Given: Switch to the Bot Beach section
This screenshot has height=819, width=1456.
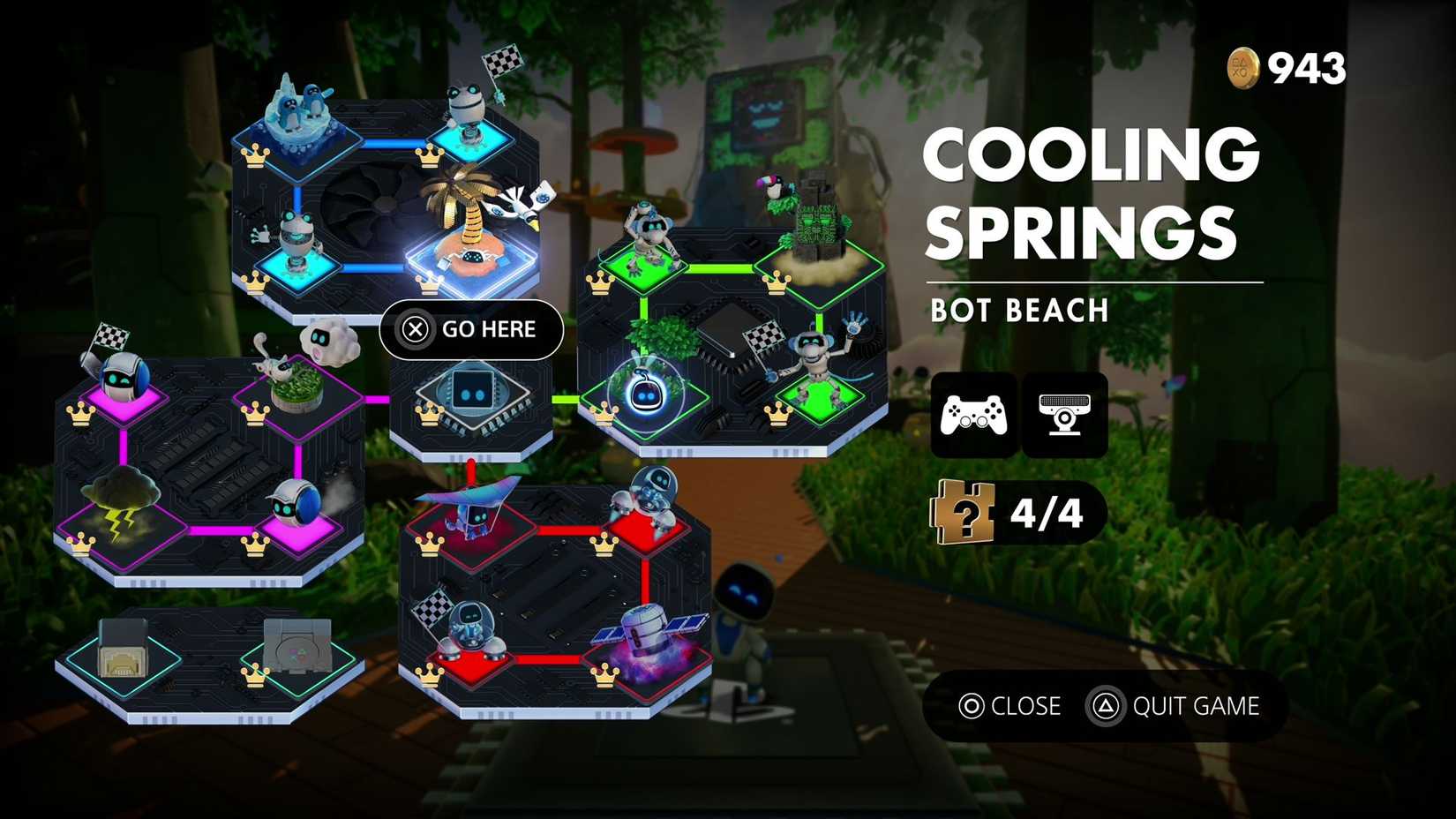Looking at the screenshot, I should pos(1019,311).
